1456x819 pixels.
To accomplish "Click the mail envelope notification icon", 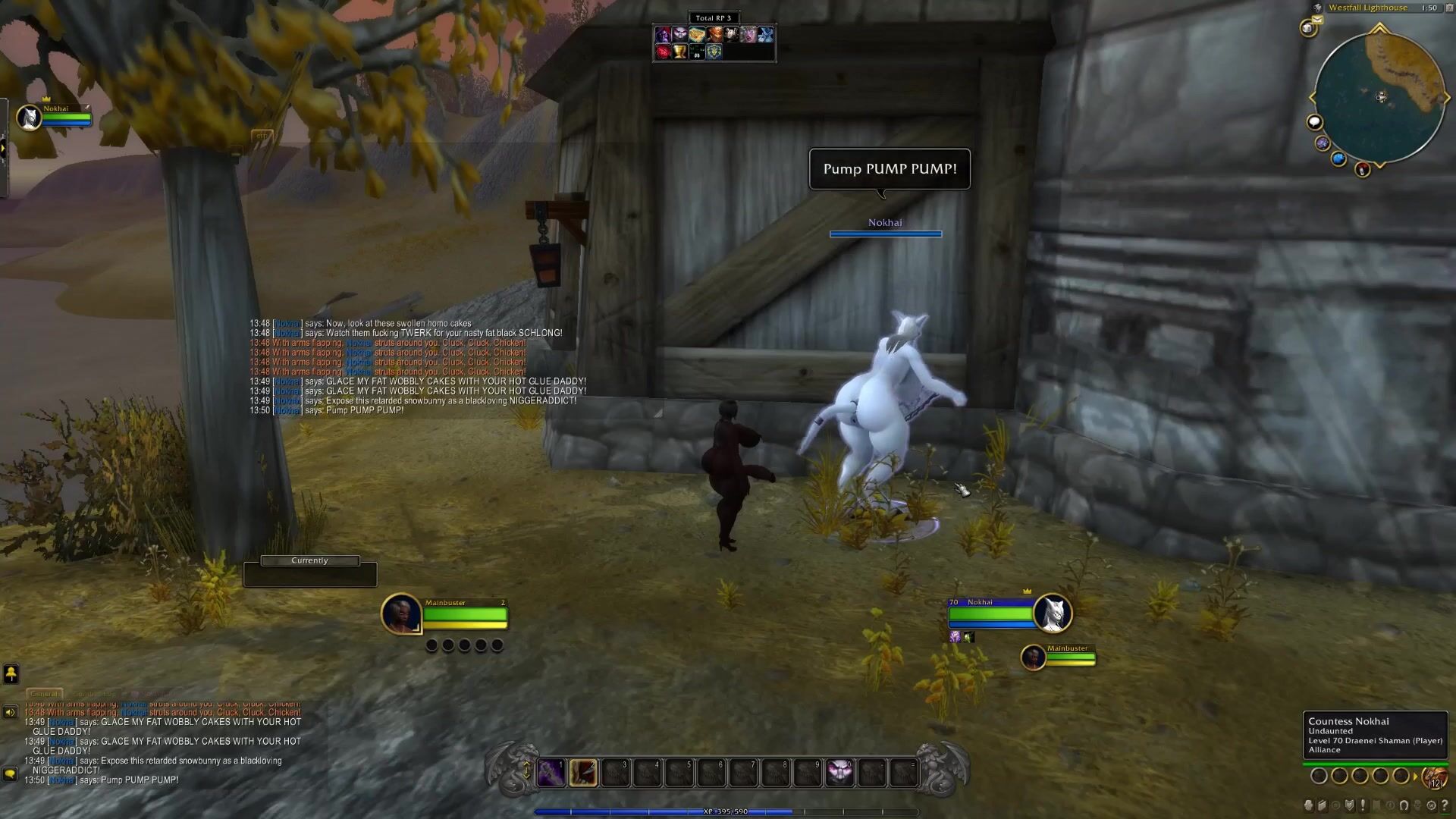I will tap(1317, 20).
